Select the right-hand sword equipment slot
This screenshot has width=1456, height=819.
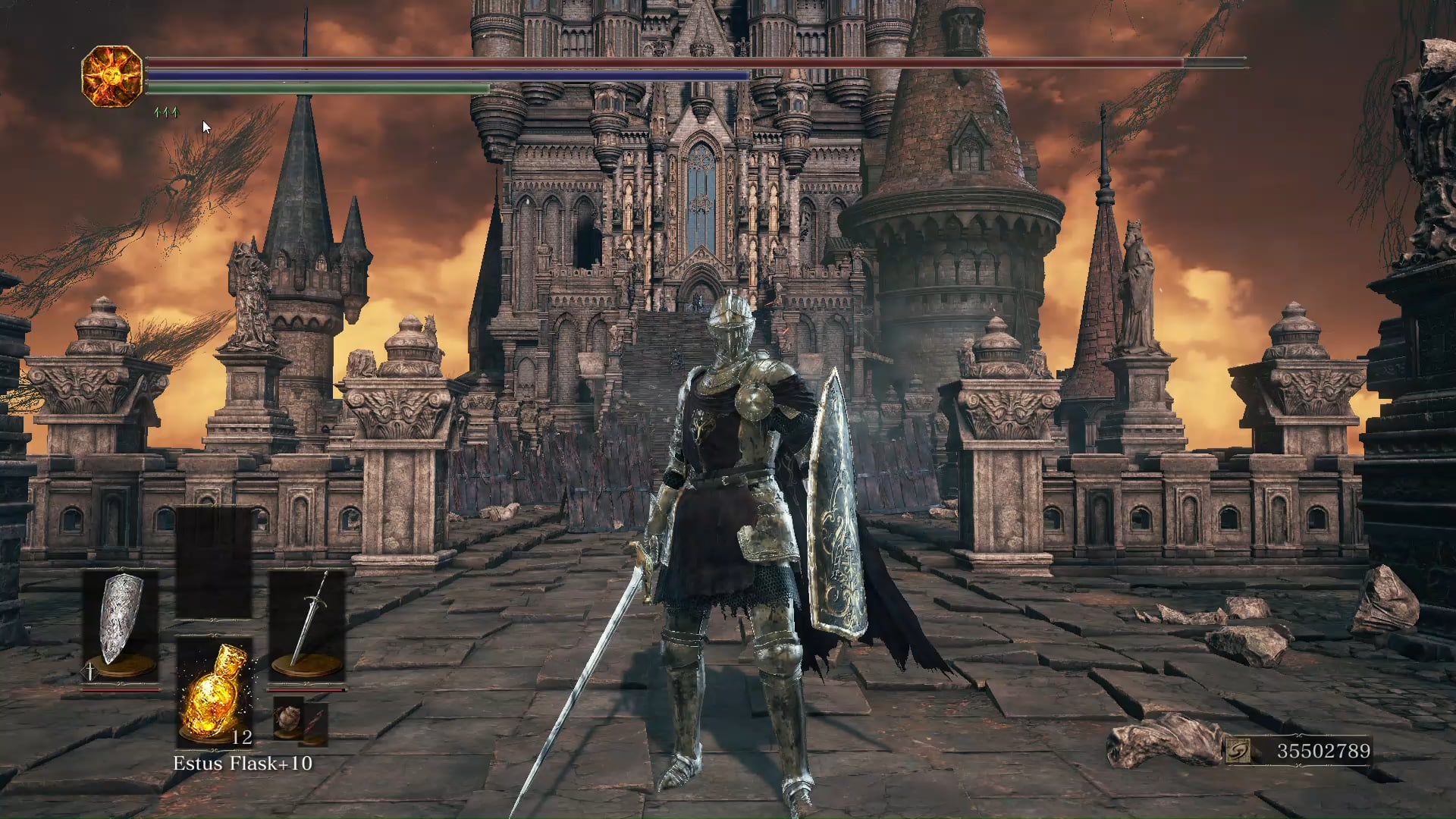click(307, 627)
